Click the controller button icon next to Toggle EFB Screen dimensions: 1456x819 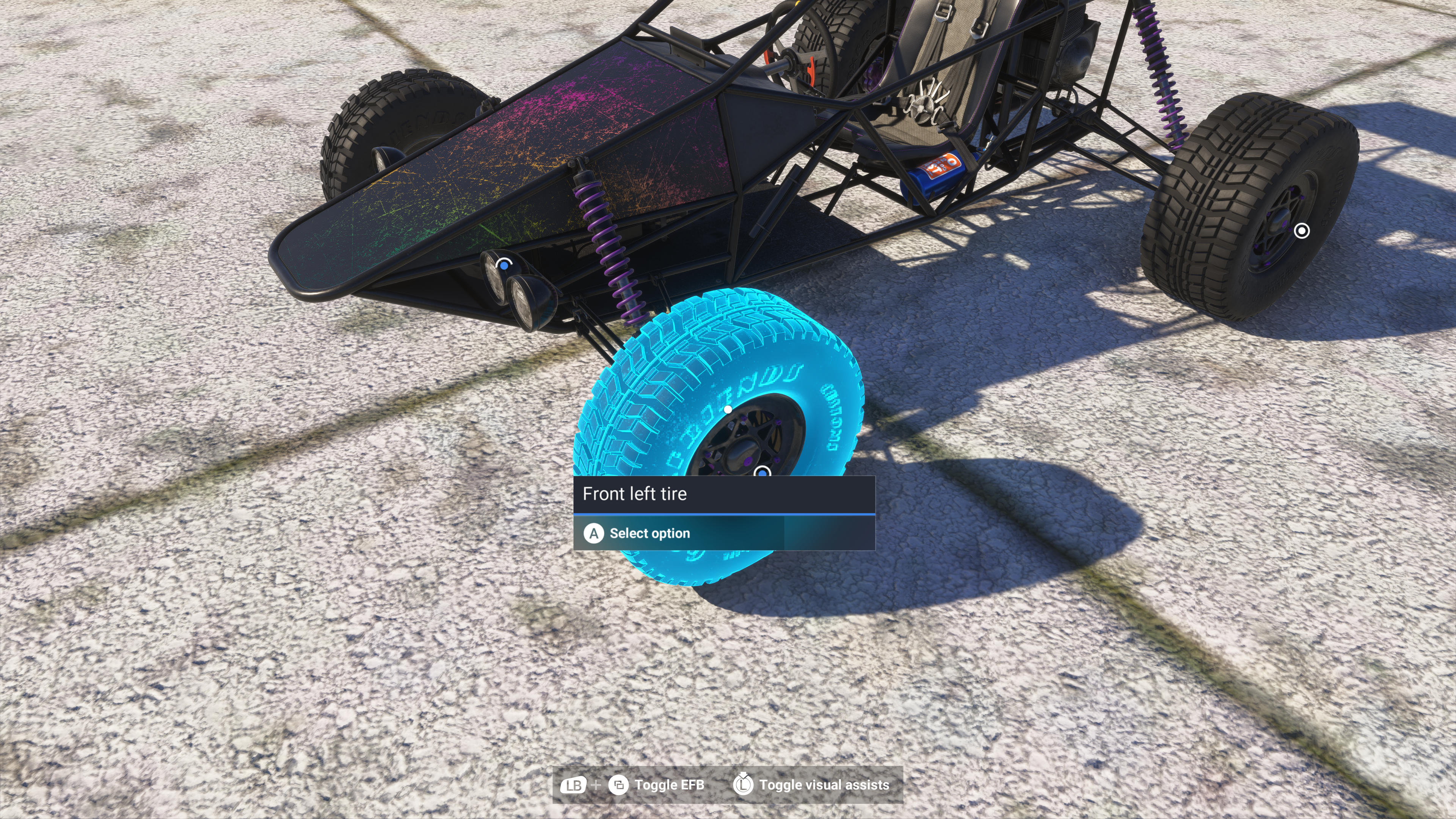620,784
